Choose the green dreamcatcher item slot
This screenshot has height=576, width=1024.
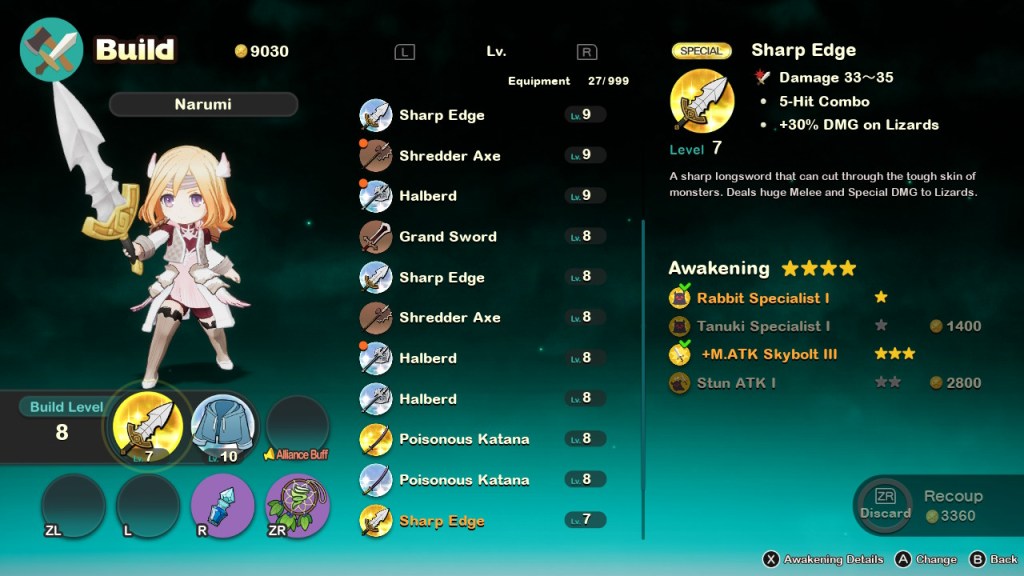tap(297, 505)
